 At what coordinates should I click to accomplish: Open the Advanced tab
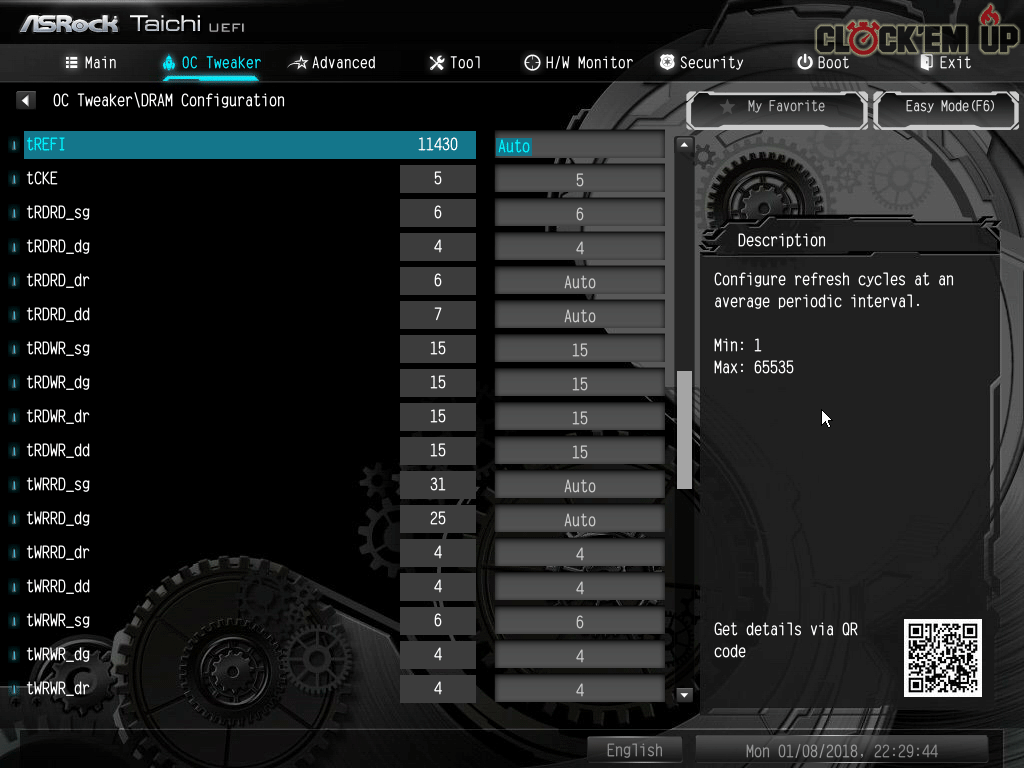(x=332, y=63)
